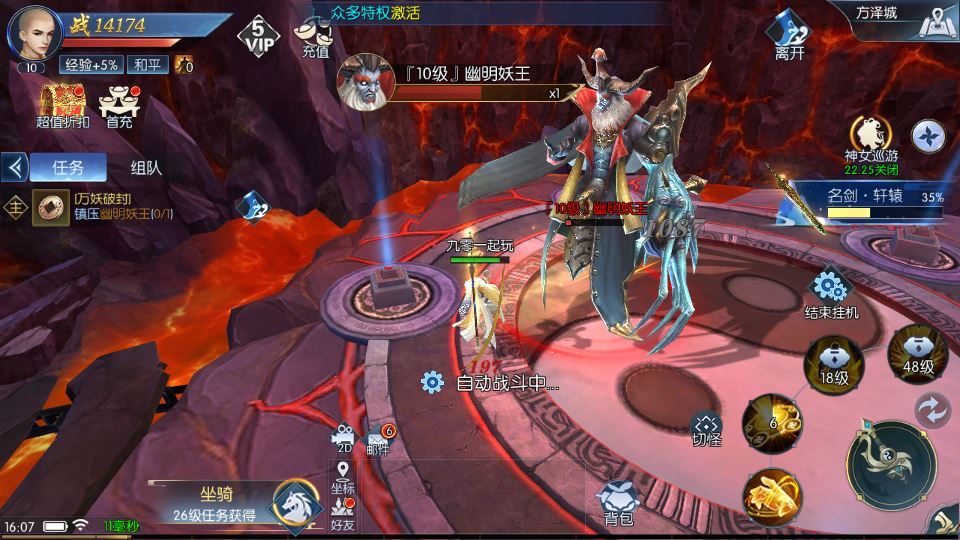This screenshot has height=540, width=960.
Task: Trigger the main sword attack button
Action: coord(889,464)
